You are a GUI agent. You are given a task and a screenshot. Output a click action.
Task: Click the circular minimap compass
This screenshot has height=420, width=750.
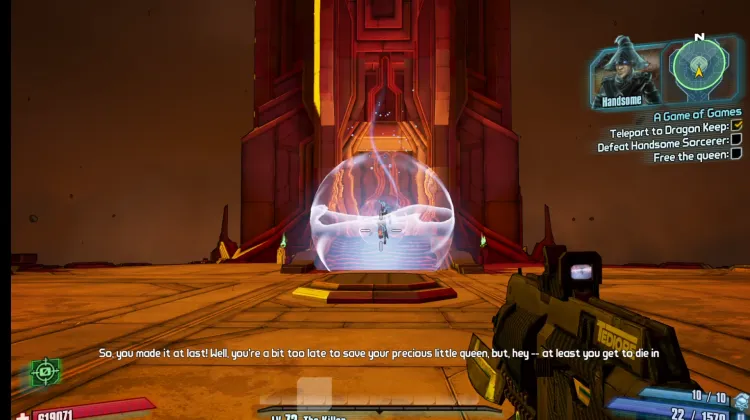(x=699, y=68)
